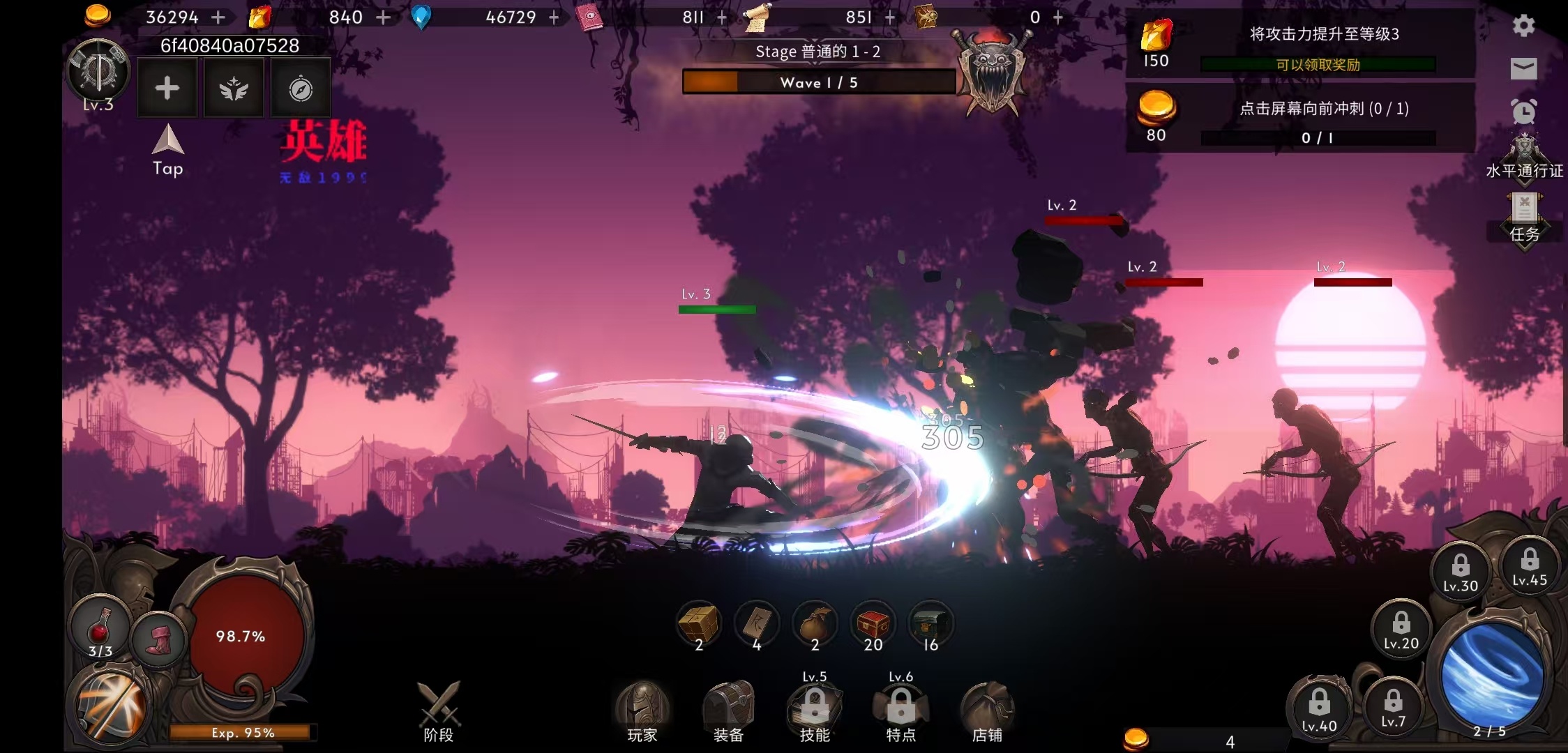1568x753 pixels.
Task: Open the winged emblem button
Action: [x=234, y=89]
